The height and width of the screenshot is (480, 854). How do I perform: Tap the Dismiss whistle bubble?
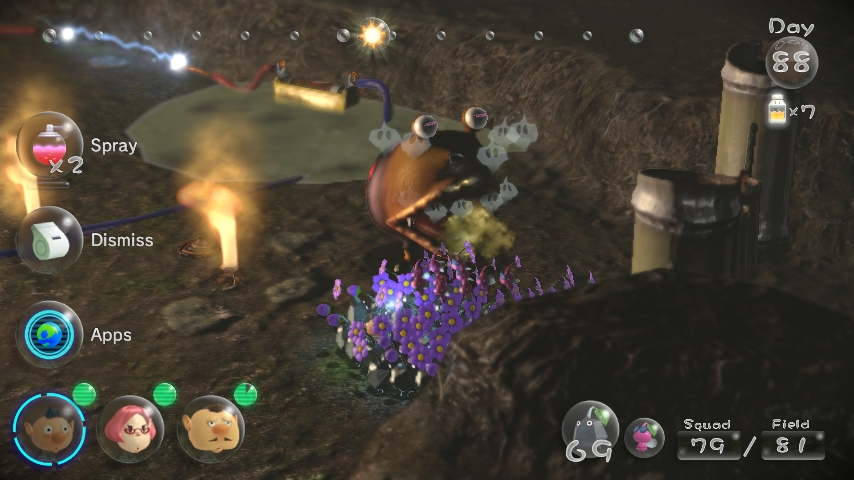point(50,240)
